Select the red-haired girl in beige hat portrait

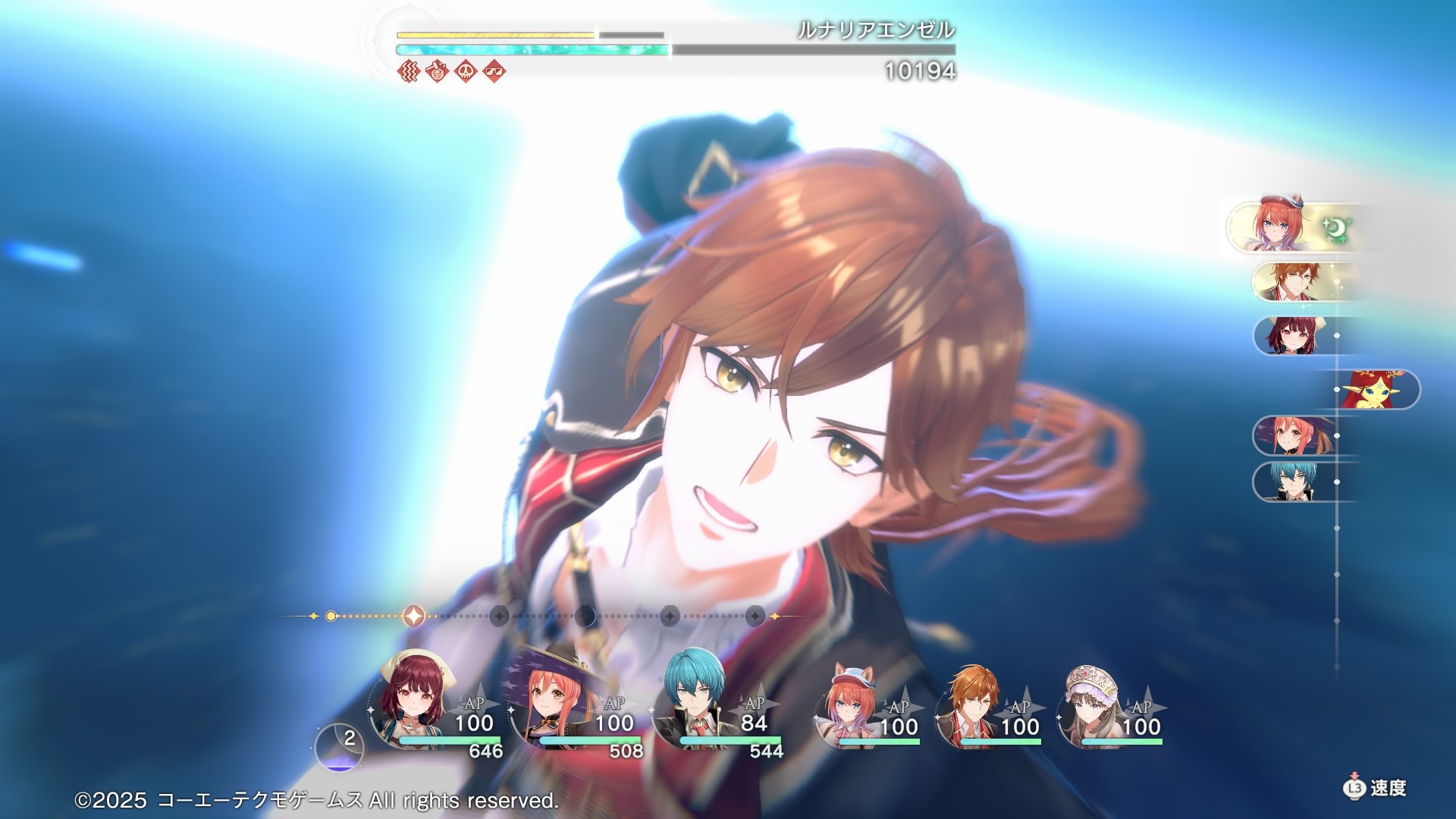point(409,701)
